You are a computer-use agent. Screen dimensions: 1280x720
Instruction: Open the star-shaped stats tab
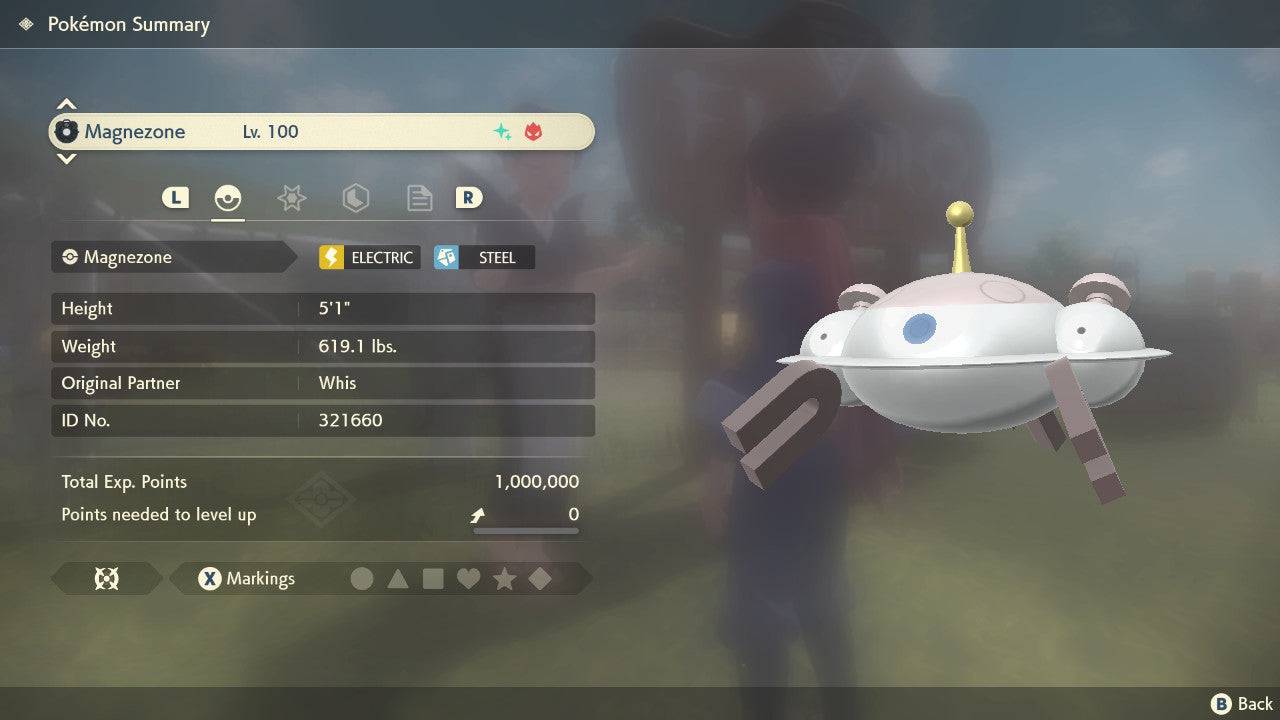pyautogui.click(x=291, y=198)
